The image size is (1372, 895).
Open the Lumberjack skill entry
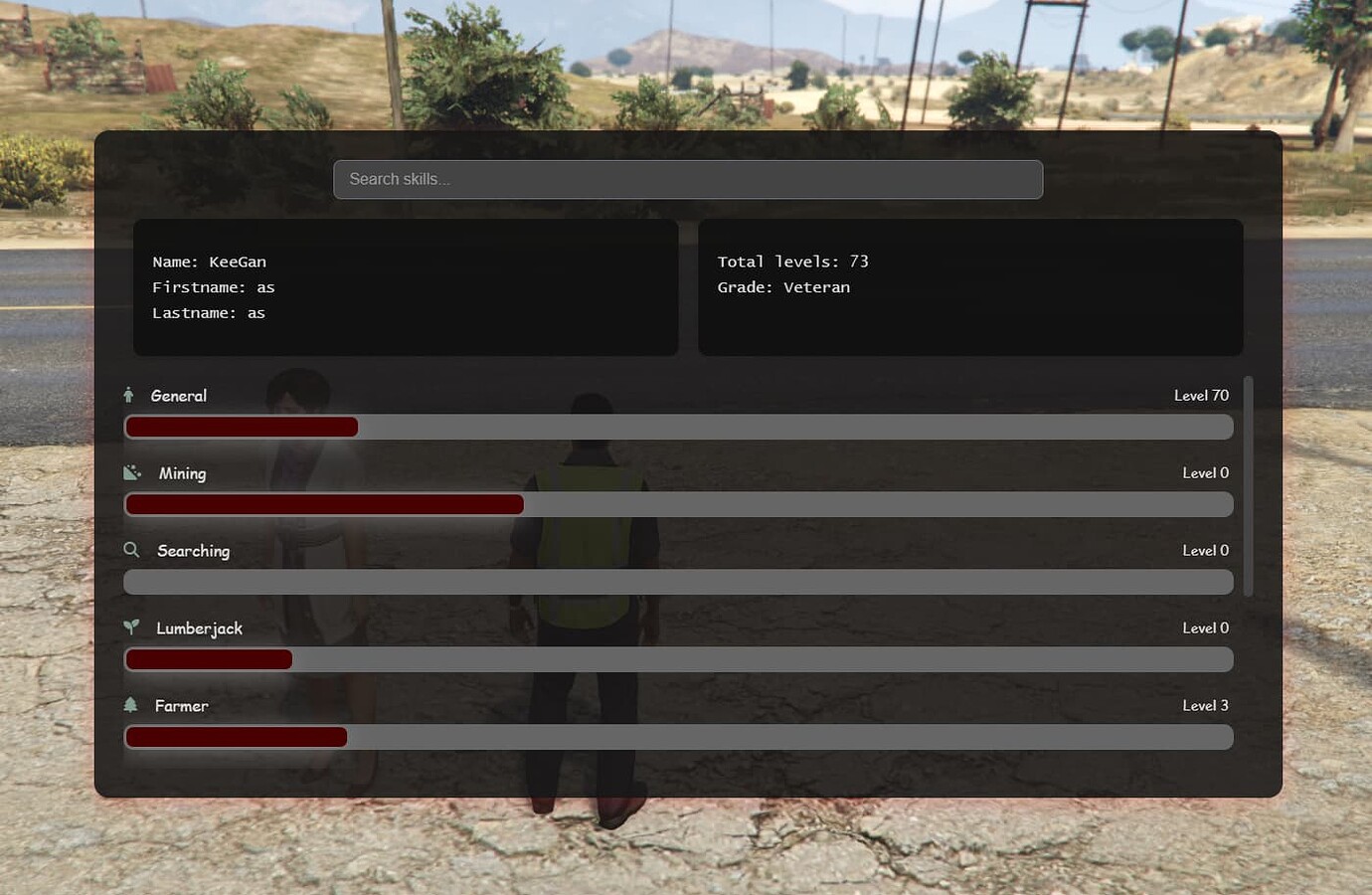tap(199, 627)
